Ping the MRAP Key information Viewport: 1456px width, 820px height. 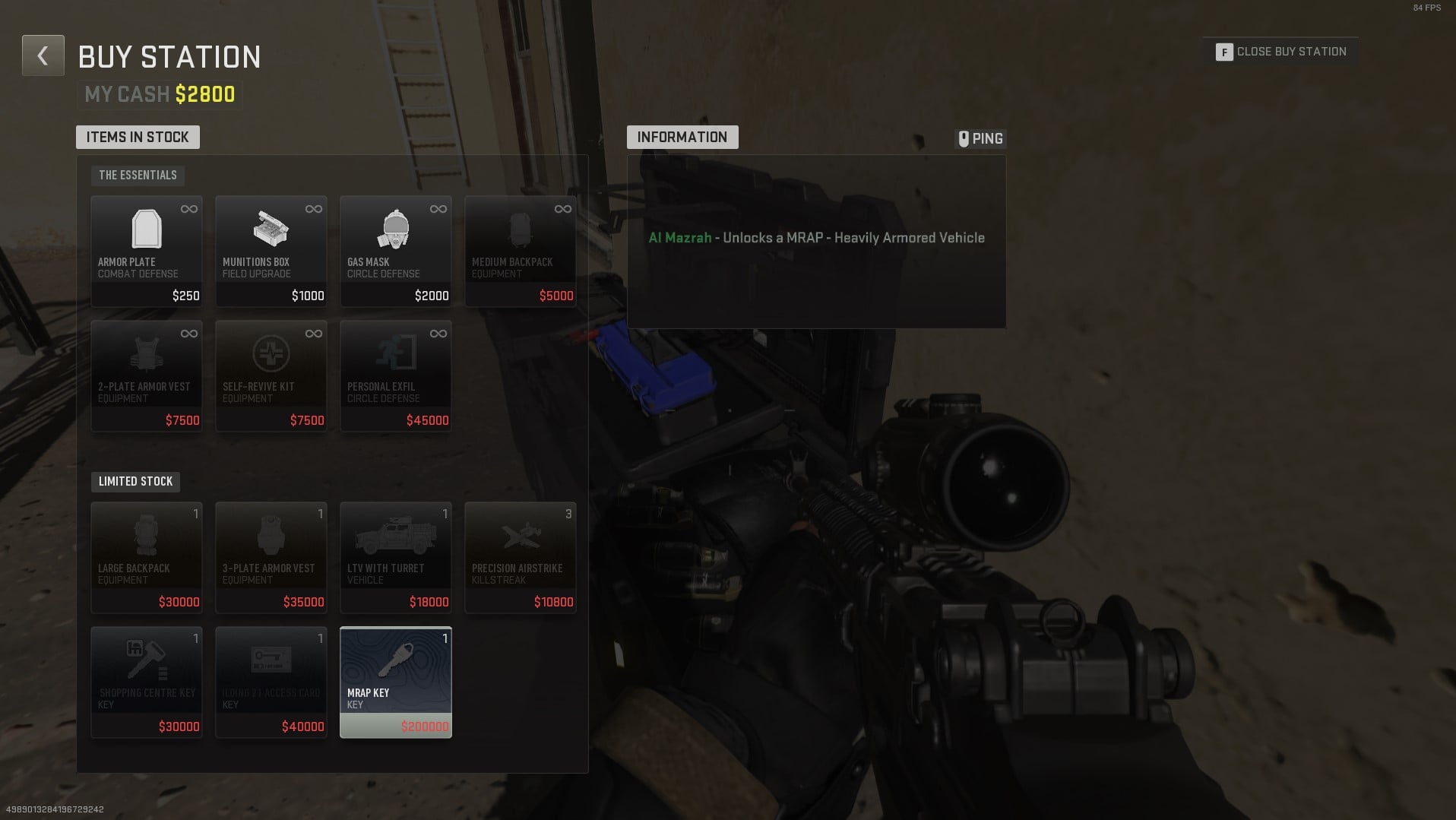pos(979,138)
